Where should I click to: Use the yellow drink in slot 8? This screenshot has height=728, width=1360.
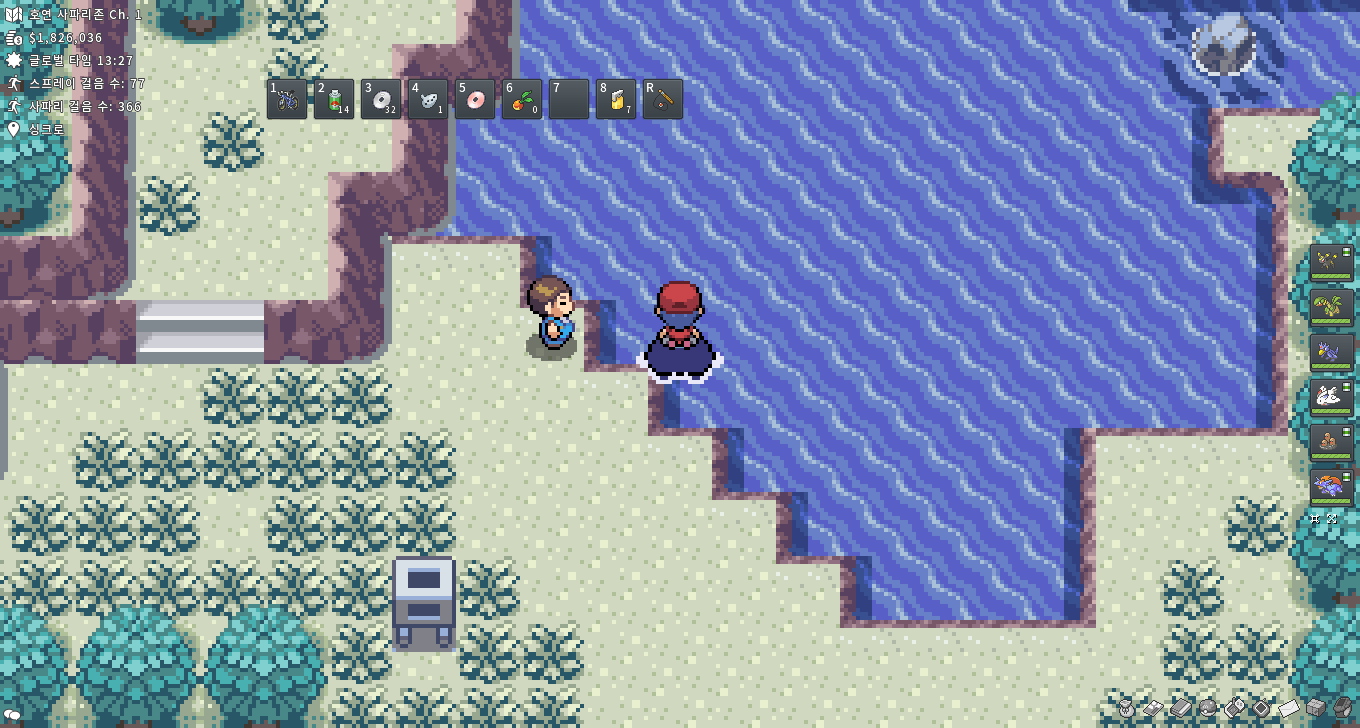[x=616, y=99]
